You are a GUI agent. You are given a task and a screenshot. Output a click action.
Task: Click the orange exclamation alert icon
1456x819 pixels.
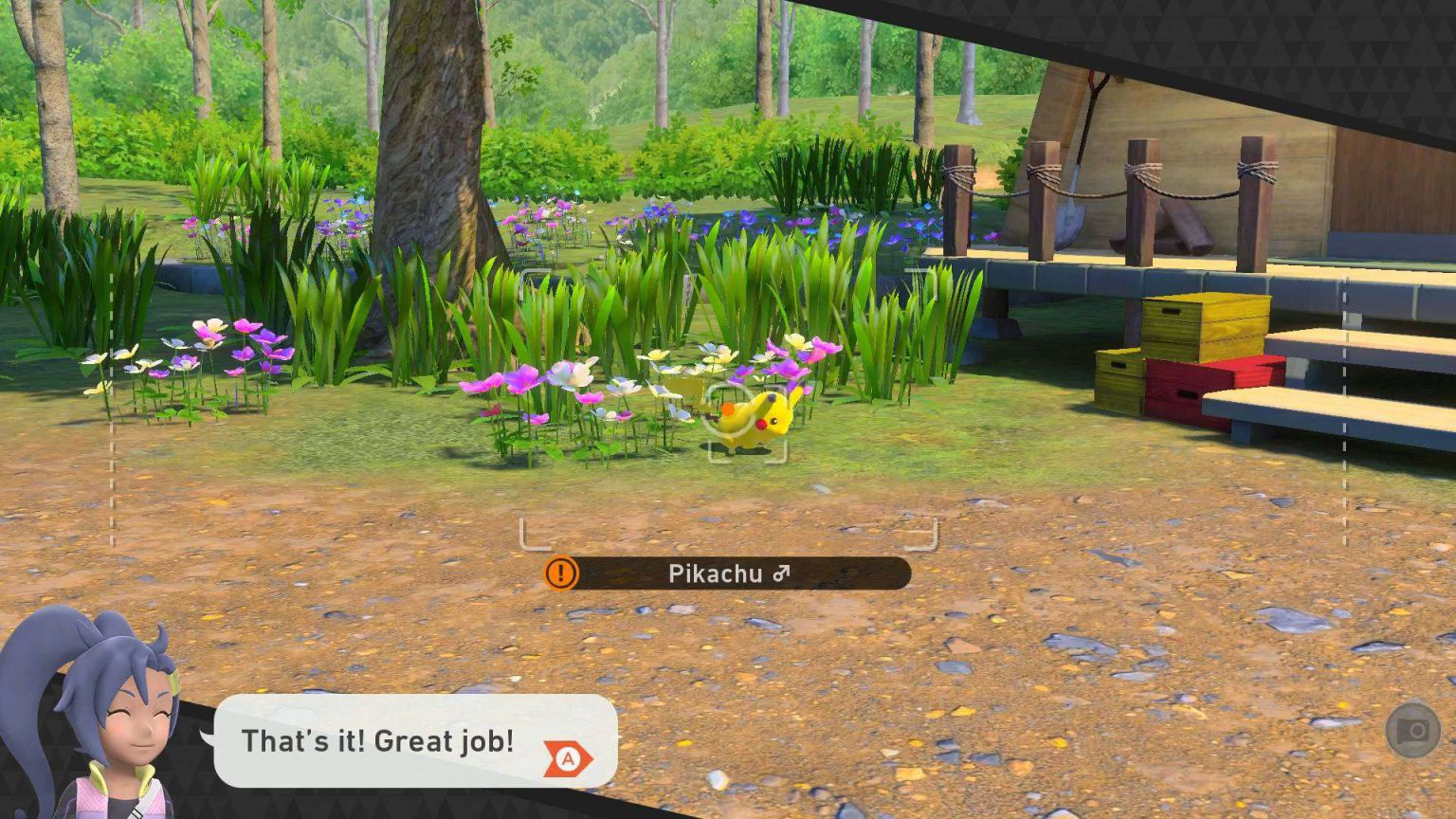click(x=561, y=573)
